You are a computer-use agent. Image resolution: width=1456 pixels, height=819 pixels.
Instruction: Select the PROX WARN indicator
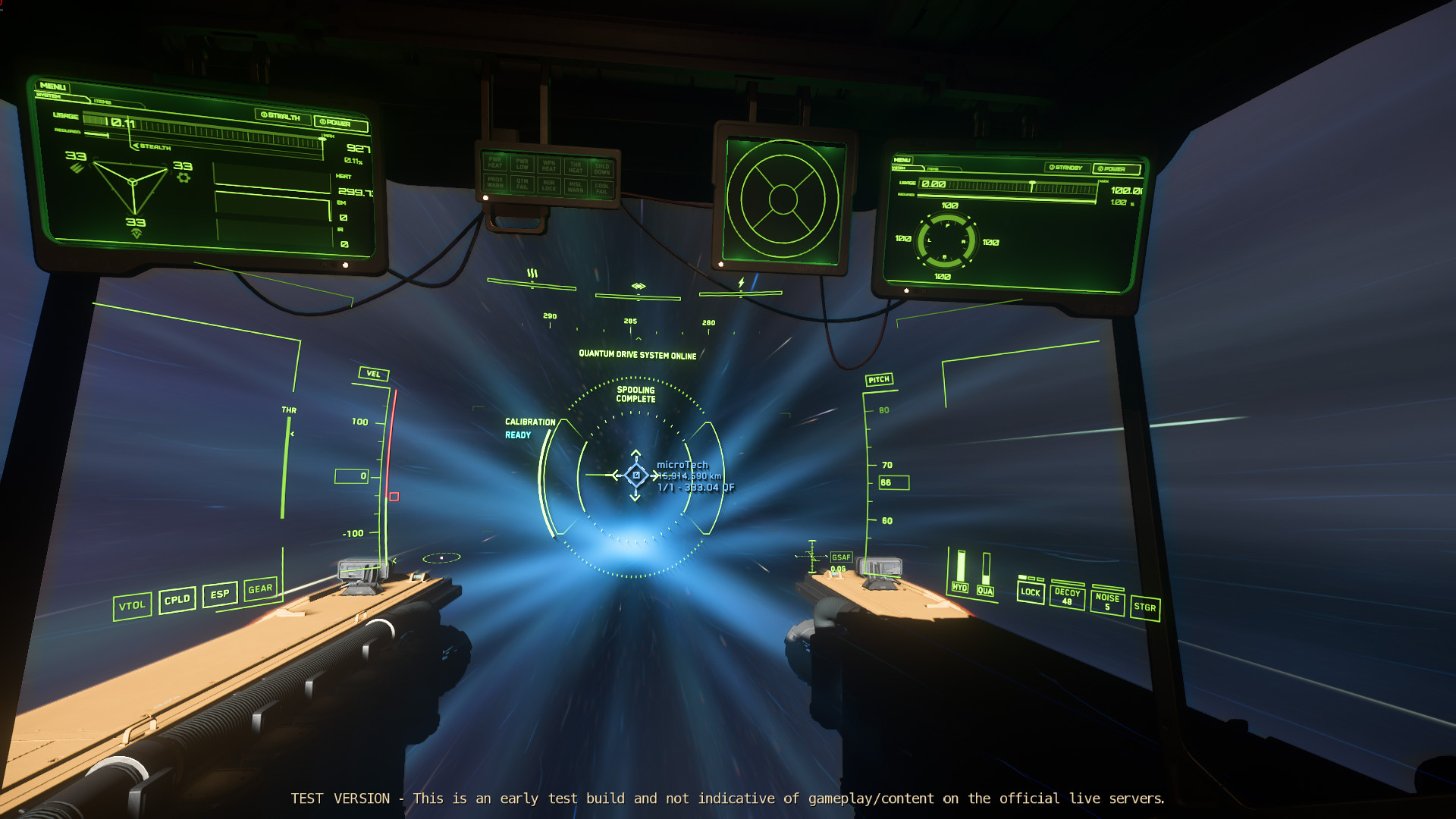[496, 183]
